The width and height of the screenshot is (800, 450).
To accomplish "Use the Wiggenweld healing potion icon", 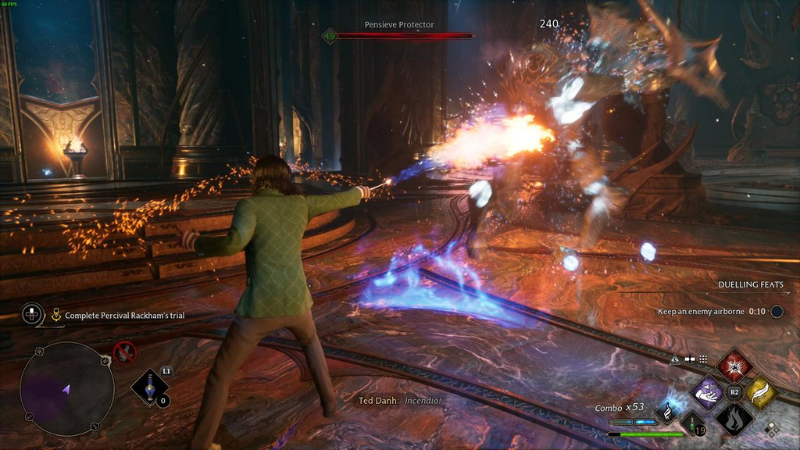I will 691,423.
